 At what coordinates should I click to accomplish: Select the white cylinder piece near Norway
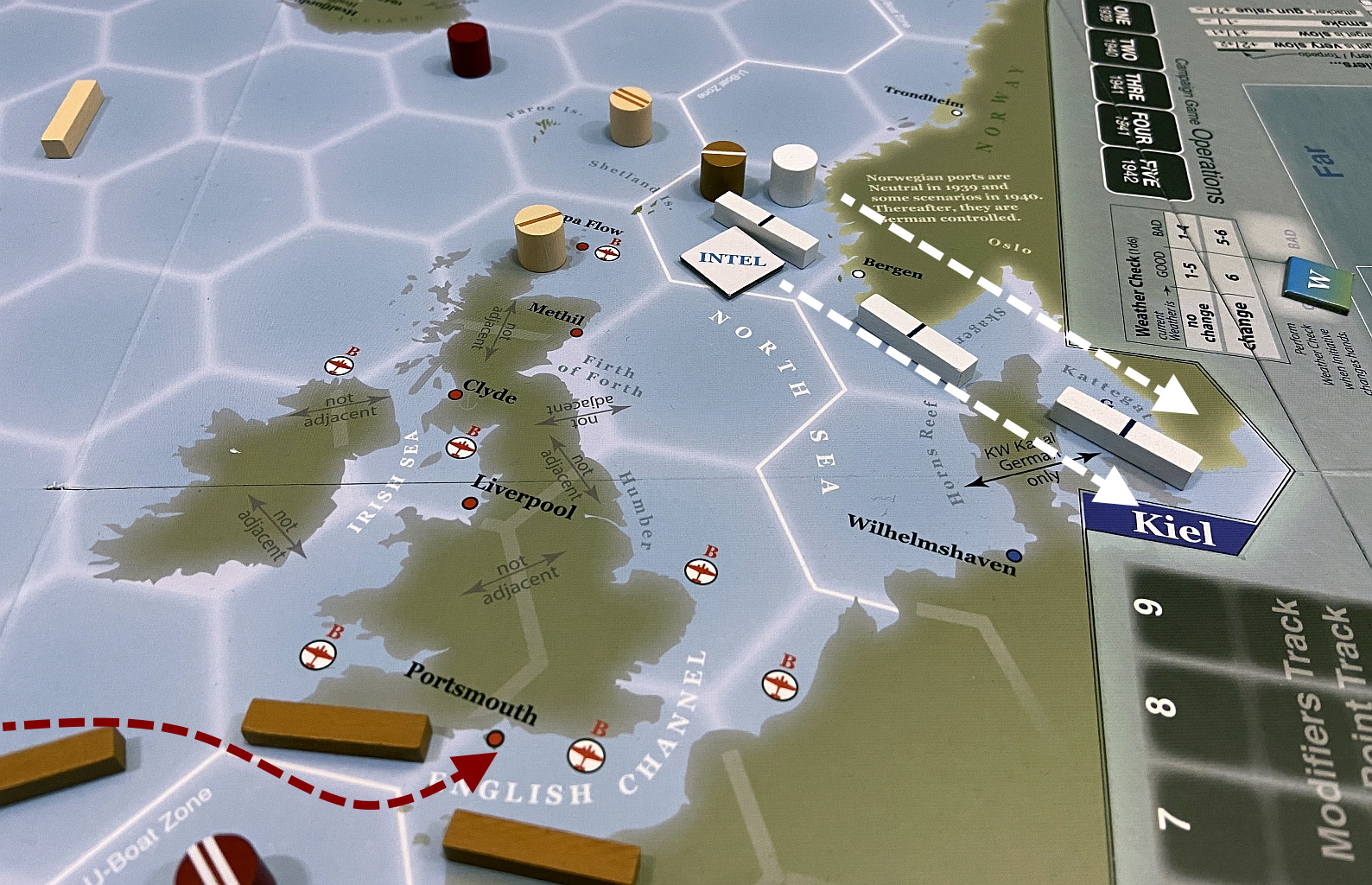(x=794, y=175)
